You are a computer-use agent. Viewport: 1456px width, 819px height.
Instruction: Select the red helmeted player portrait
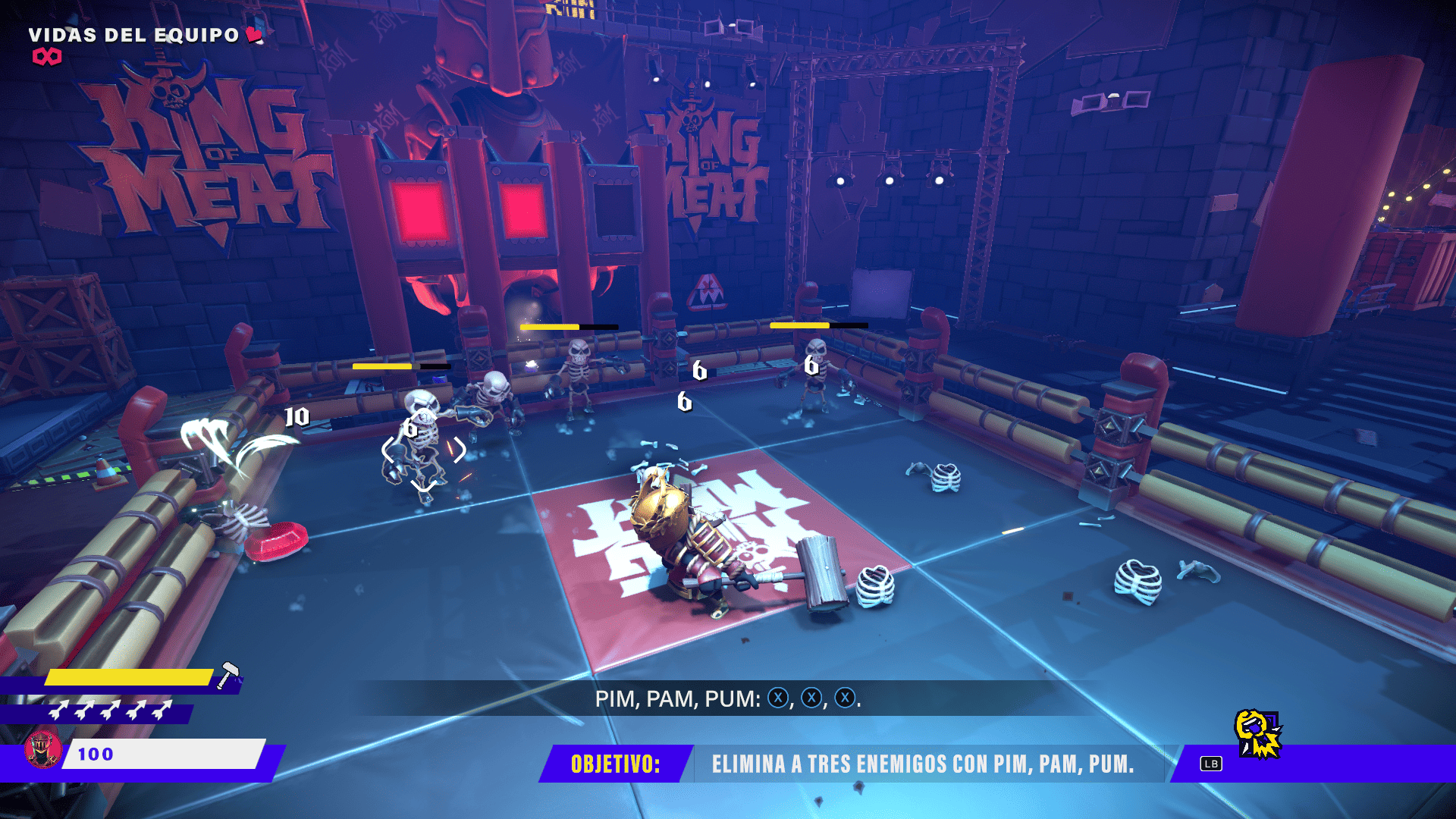(x=42, y=749)
